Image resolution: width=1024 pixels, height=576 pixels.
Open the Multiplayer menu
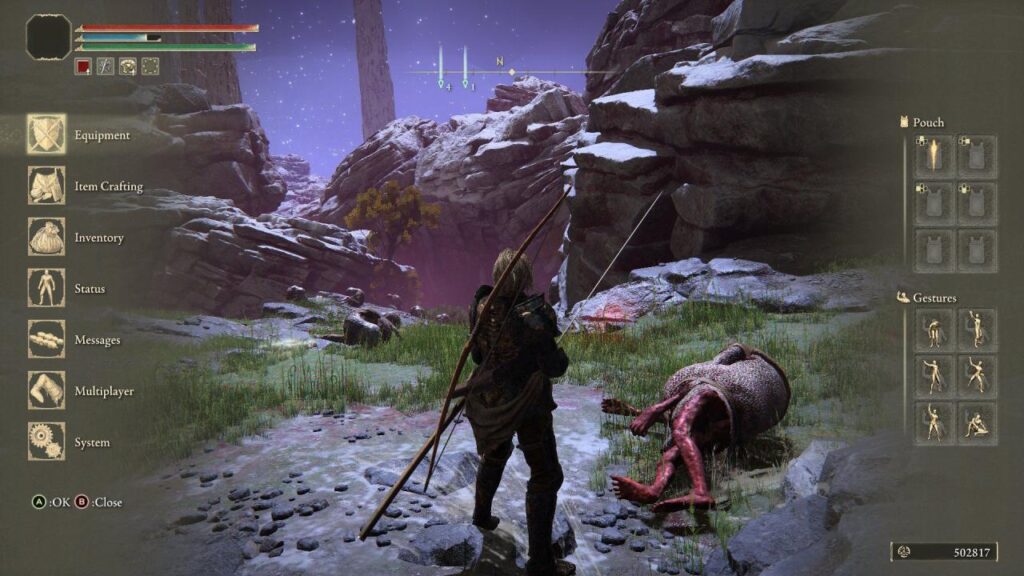pyautogui.click(x=47, y=391)
